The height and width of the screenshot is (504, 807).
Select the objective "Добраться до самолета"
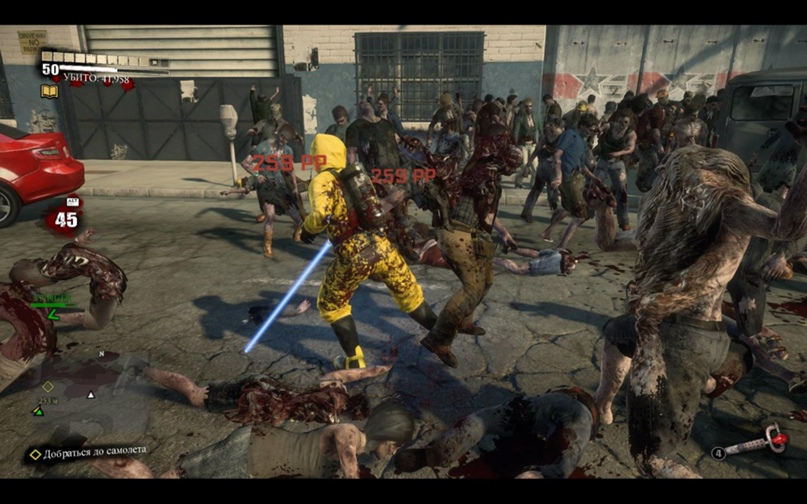[90, 452]
